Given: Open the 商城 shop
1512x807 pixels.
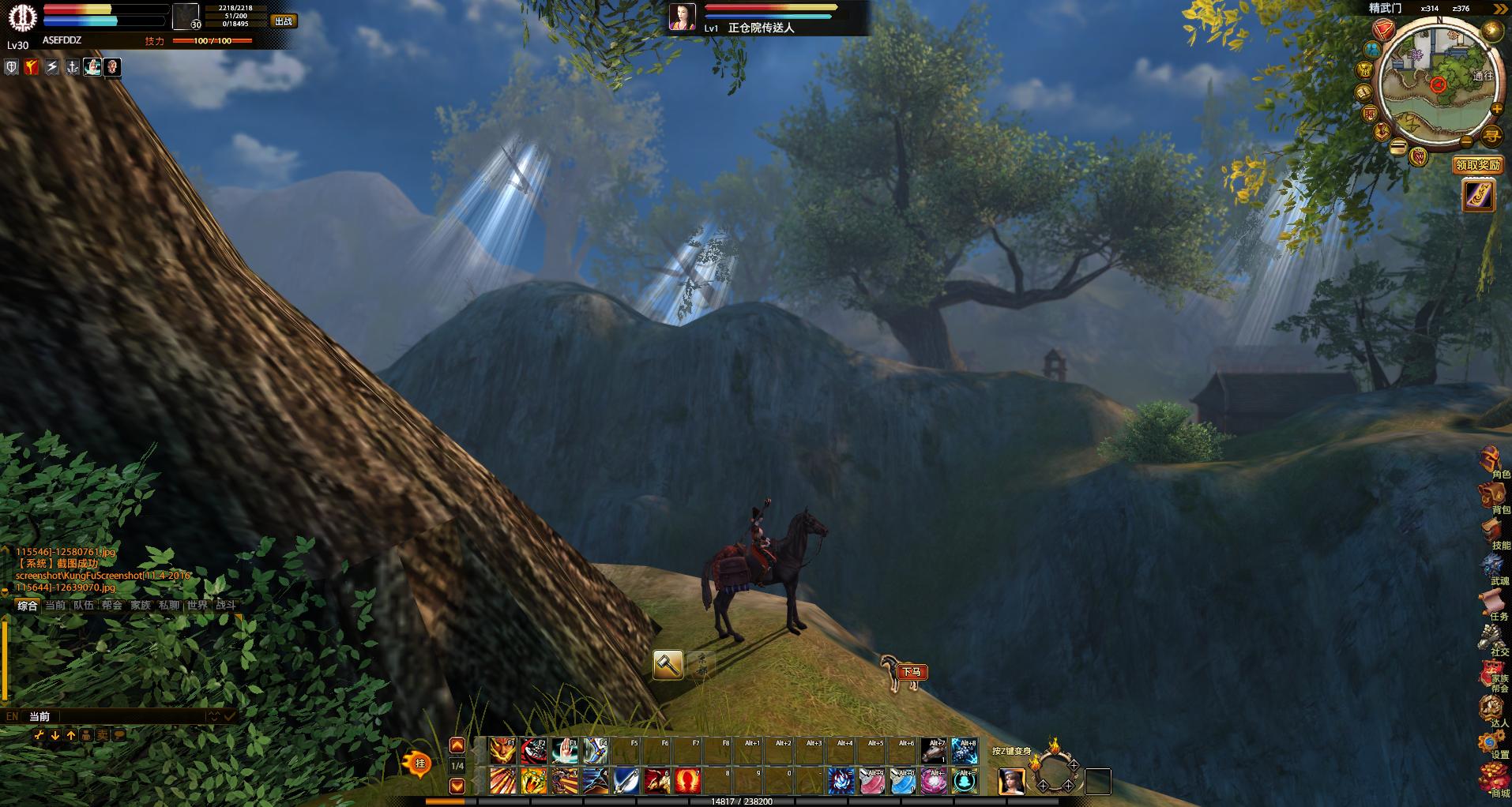Looking at the screenshot, I should pos(1492,779).
